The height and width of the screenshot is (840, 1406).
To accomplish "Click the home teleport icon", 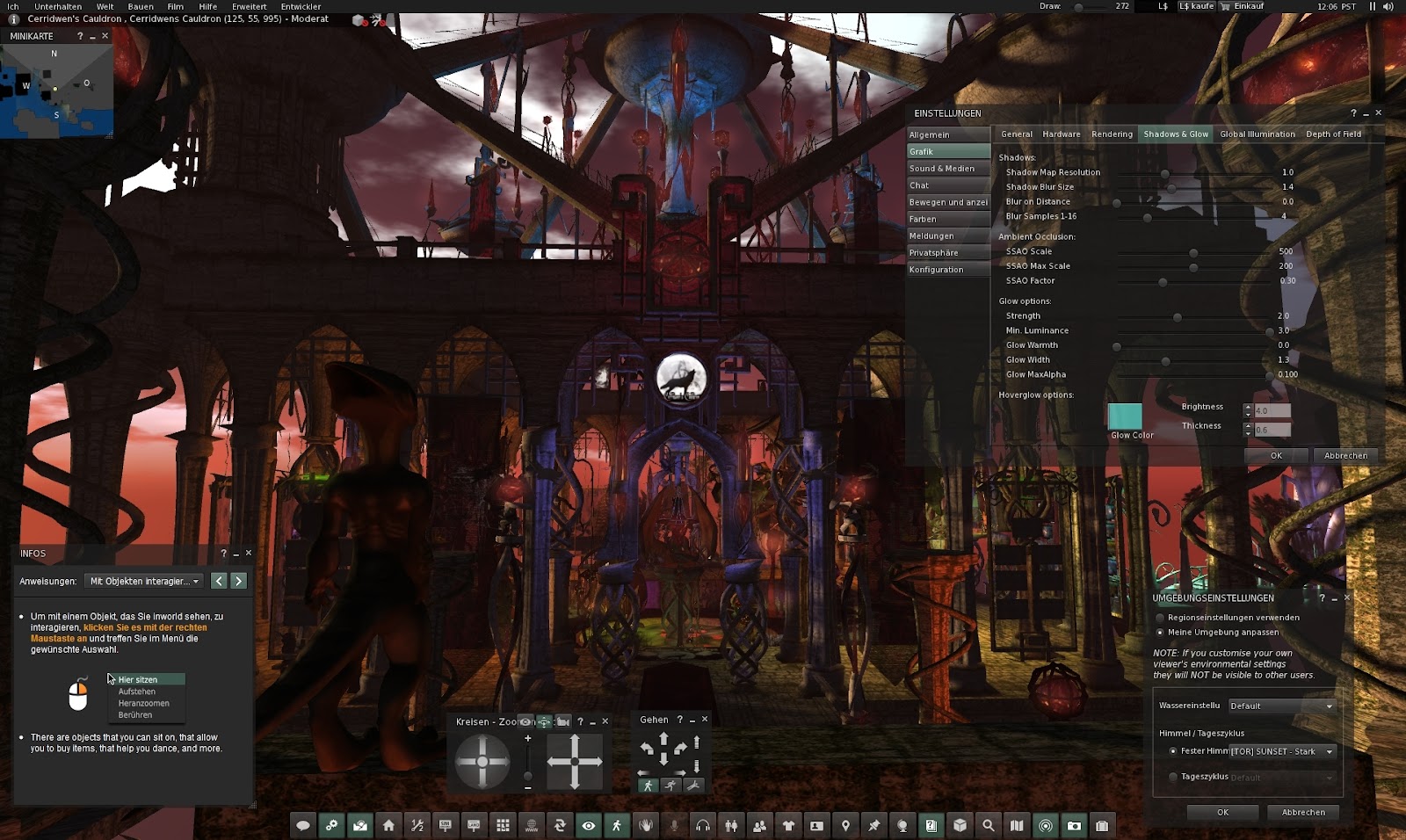I will point(388,826).
